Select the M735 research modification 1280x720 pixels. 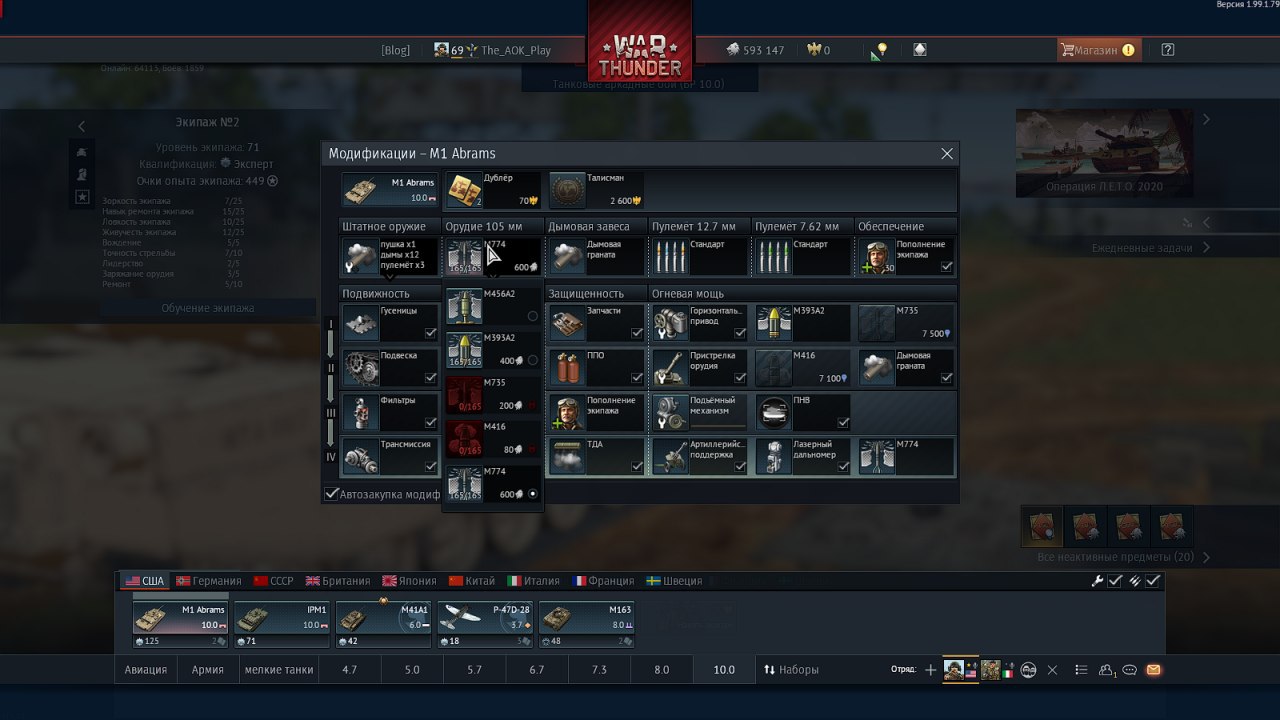point(905,322)
